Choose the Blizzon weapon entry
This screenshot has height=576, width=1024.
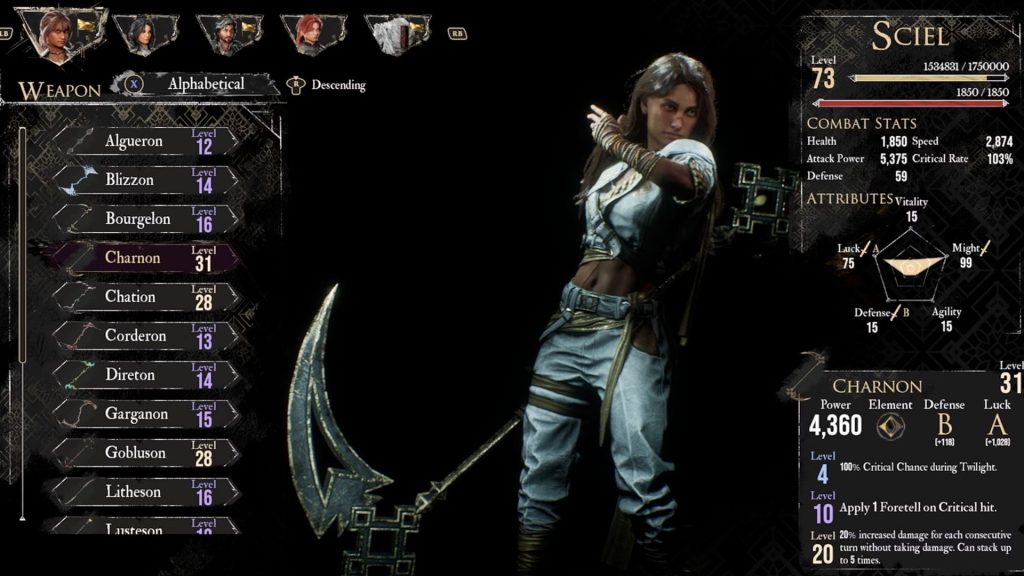pos(145,180)
